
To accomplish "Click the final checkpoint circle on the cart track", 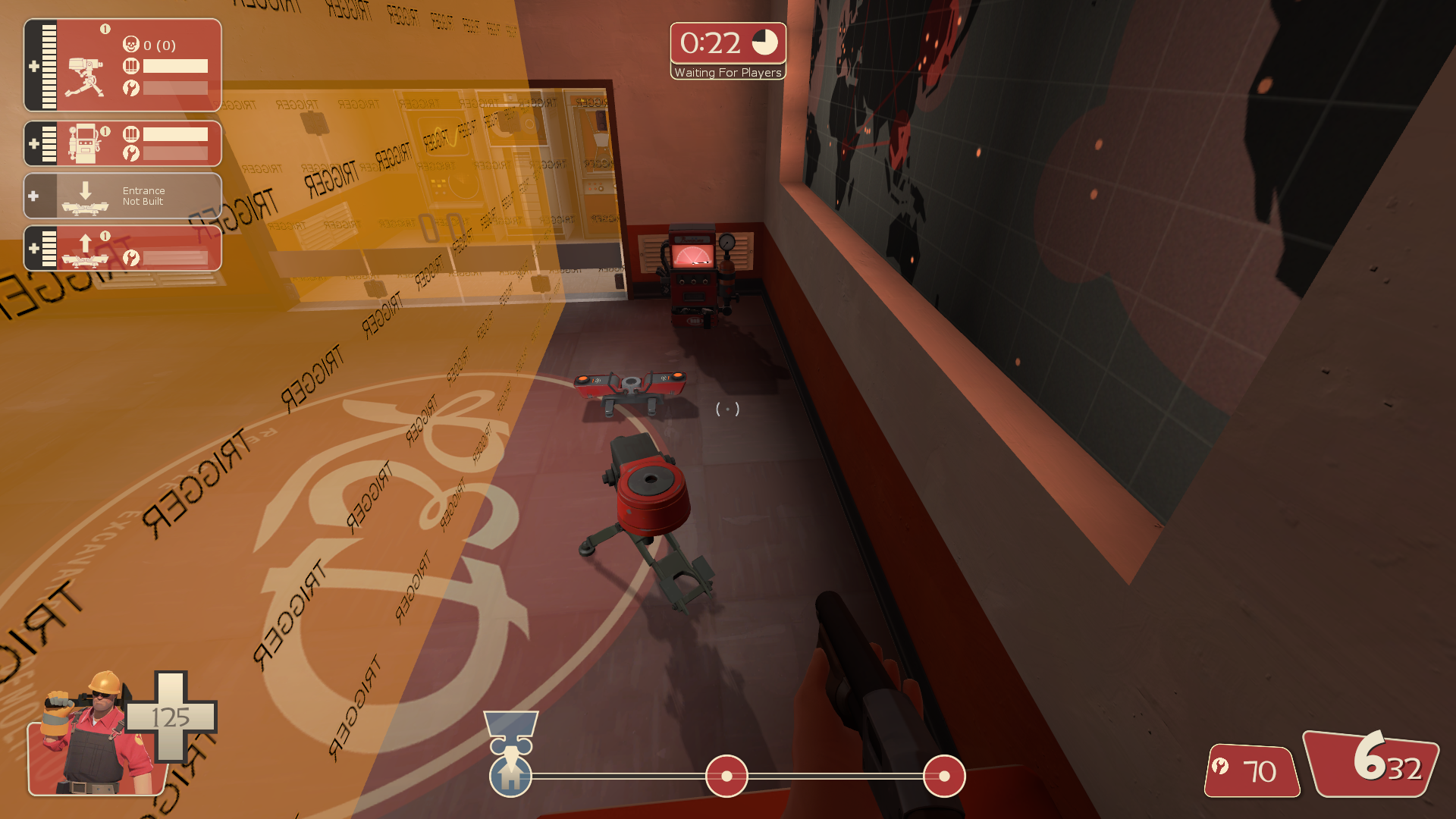I will [943, 777].
